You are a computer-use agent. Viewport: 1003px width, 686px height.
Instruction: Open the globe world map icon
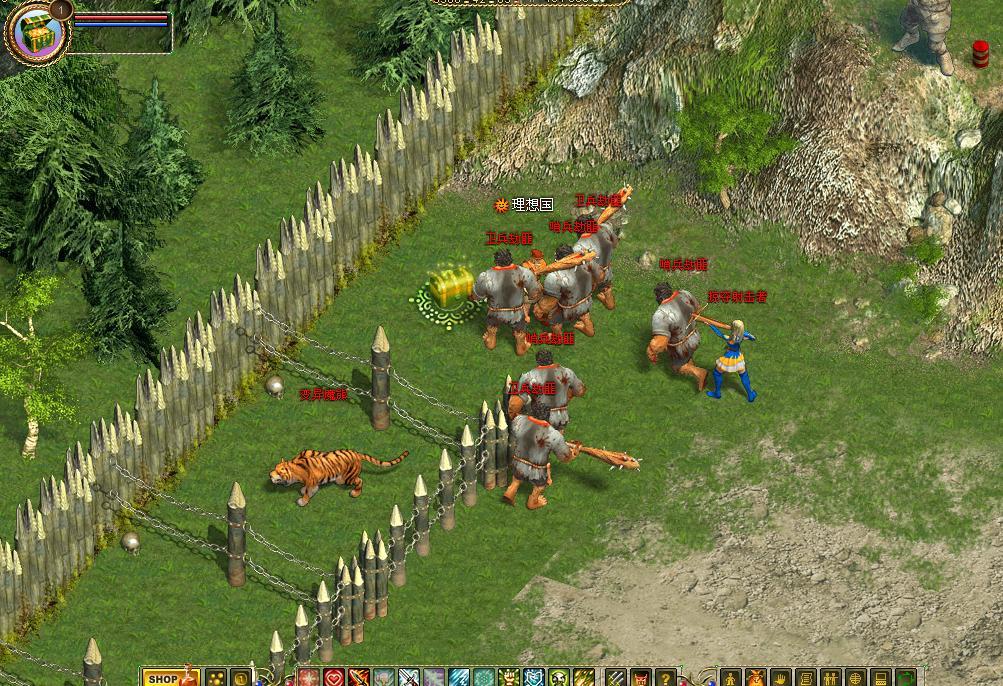[856, 679]
